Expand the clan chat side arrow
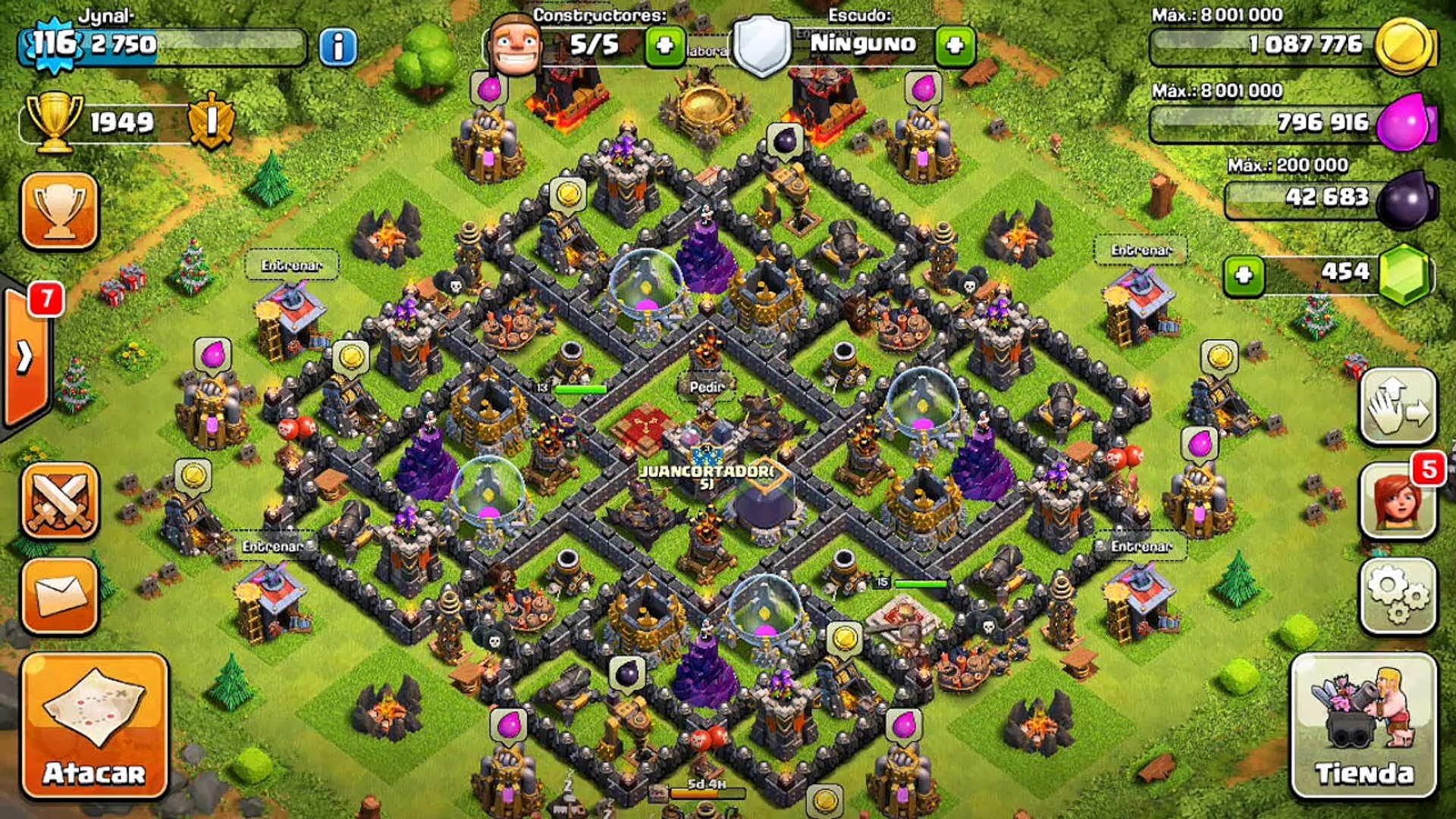1456x819 pixels. click(26, 356)
